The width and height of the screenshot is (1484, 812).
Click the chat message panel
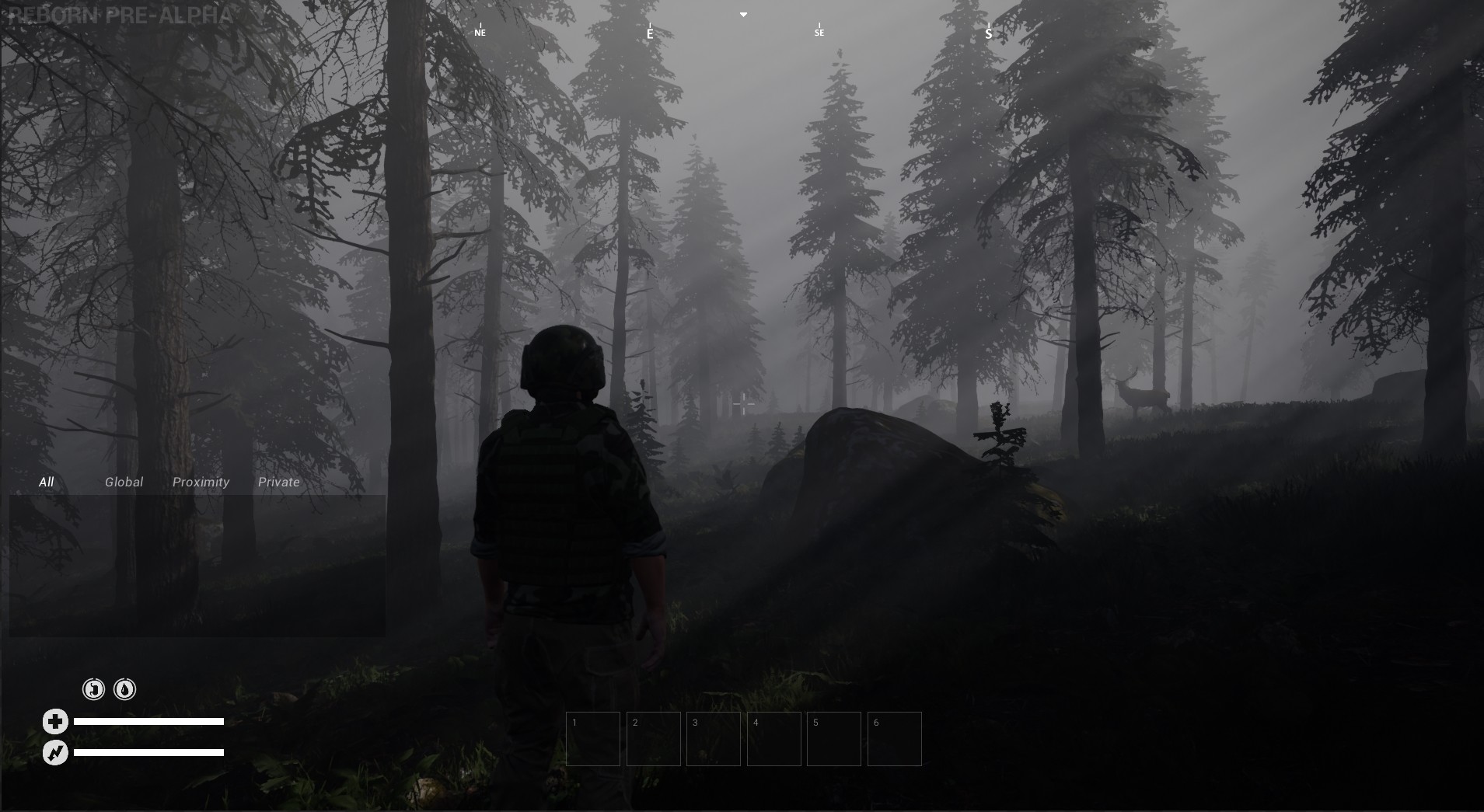198,563
